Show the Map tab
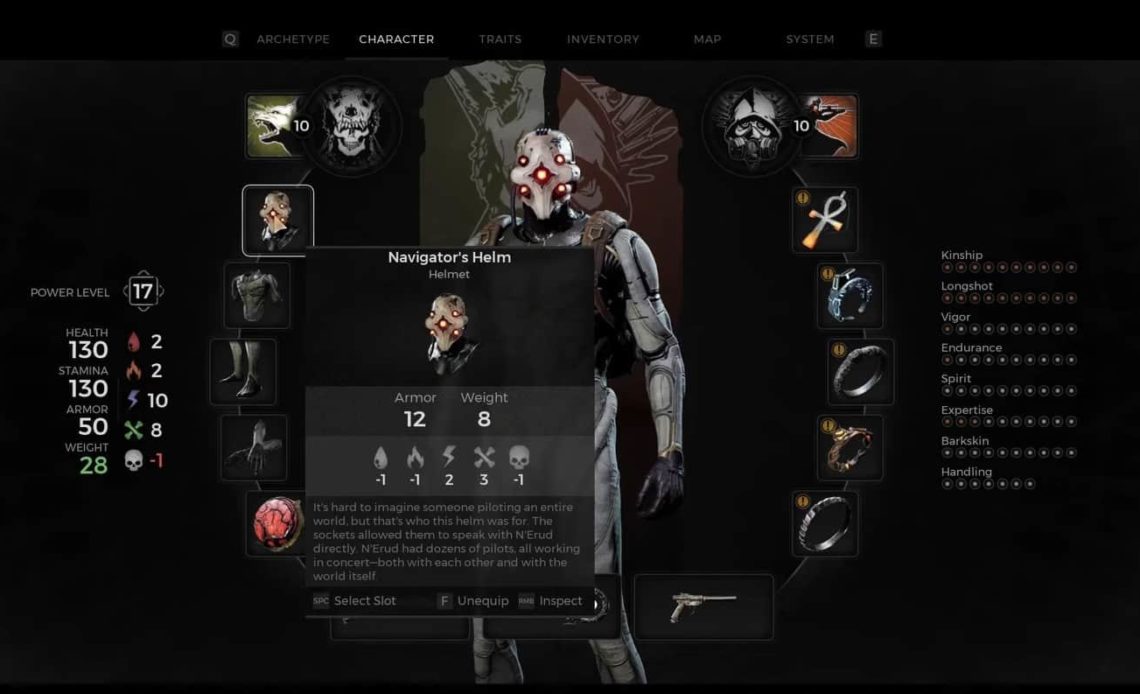The image size is (1140, 694). point(707,39)
